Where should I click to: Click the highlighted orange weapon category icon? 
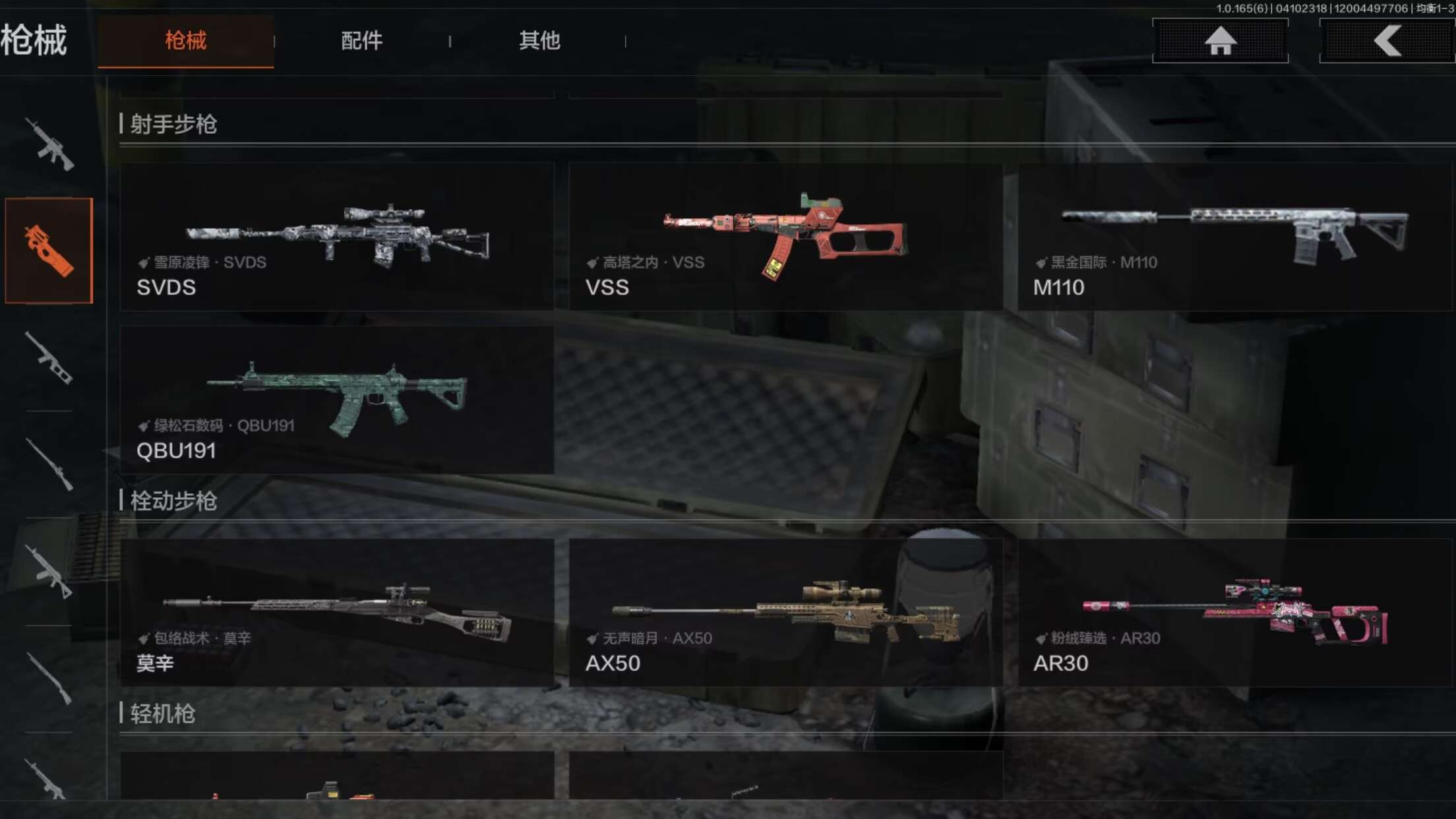pyautogui.click(x=49, y=251)
